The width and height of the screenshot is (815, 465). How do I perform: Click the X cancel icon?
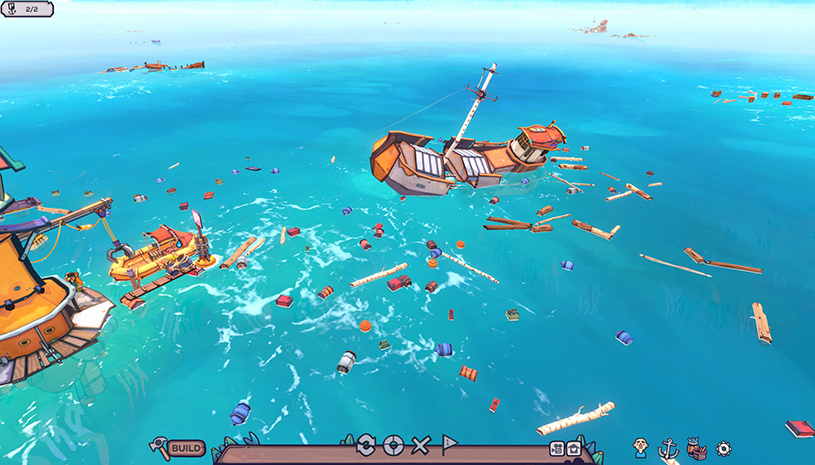(x=421, y=445)
